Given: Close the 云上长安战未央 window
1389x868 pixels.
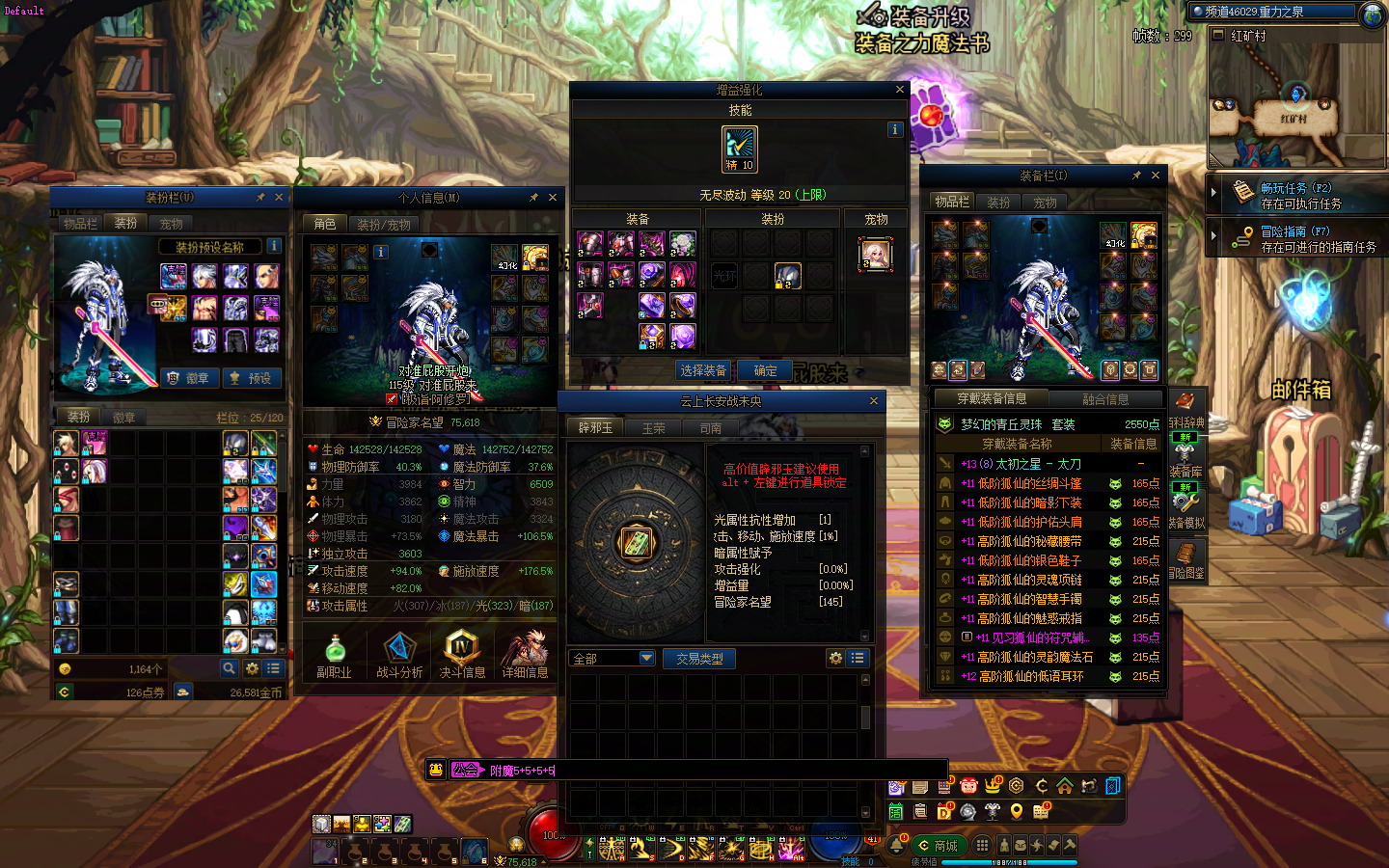Looking at the screenshot, I should (x=874, y=401).
